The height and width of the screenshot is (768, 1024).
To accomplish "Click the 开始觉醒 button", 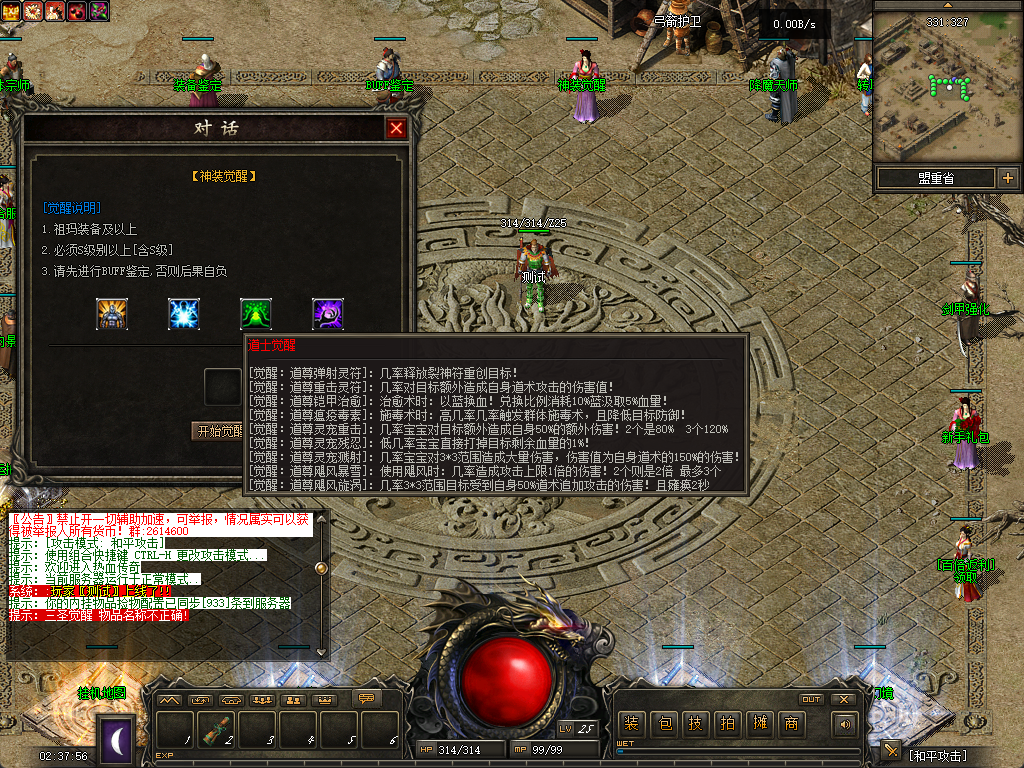I will click(218, 431).
